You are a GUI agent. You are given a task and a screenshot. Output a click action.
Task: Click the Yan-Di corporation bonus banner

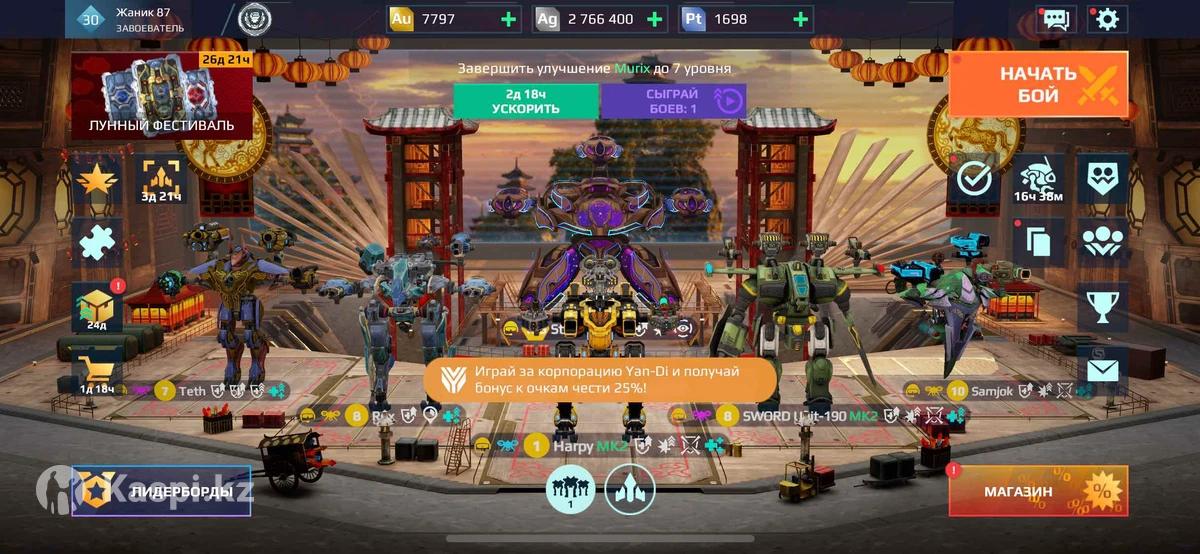pos(600,380)
